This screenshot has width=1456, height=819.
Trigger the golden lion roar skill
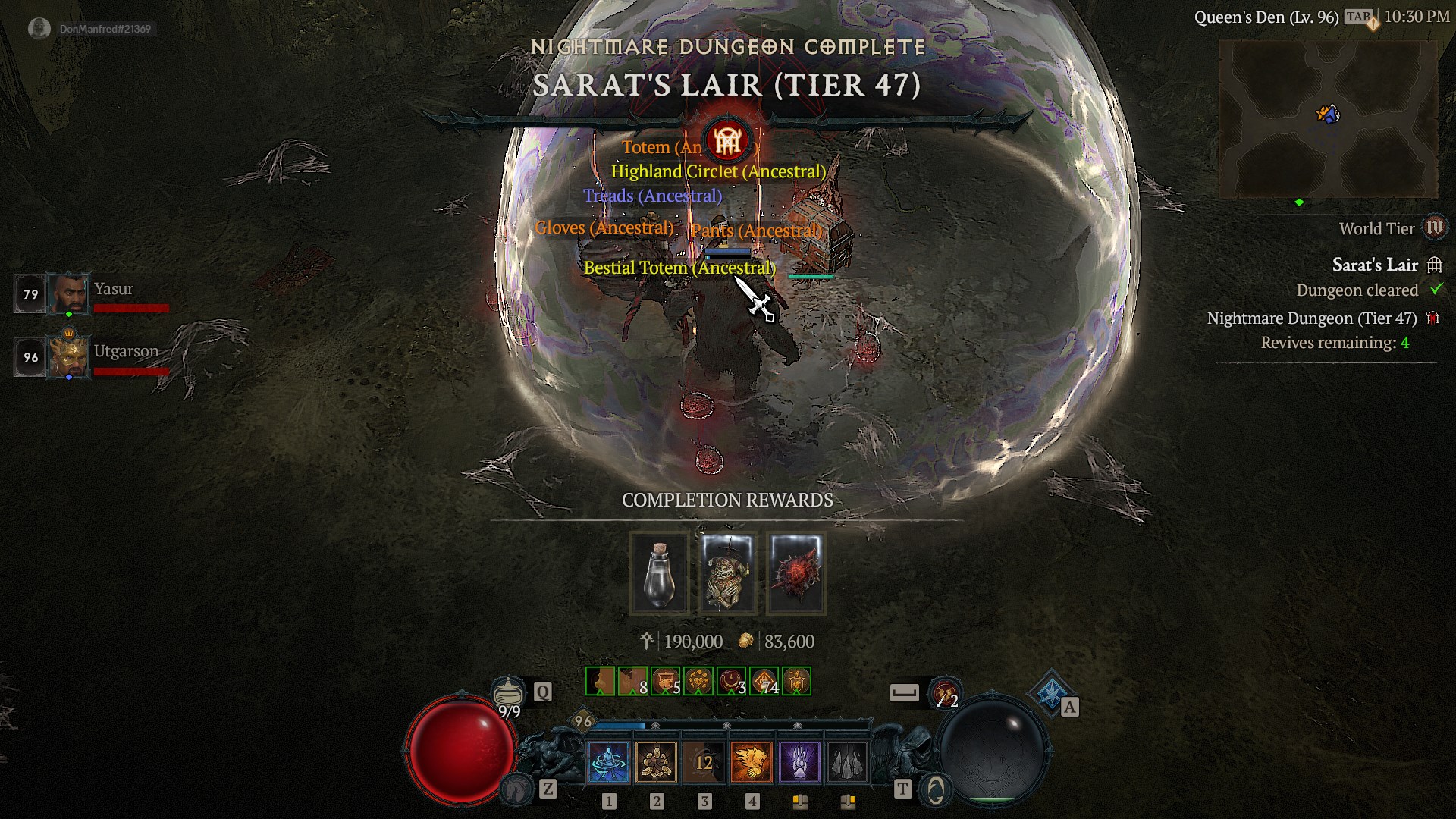coord(752,761)
